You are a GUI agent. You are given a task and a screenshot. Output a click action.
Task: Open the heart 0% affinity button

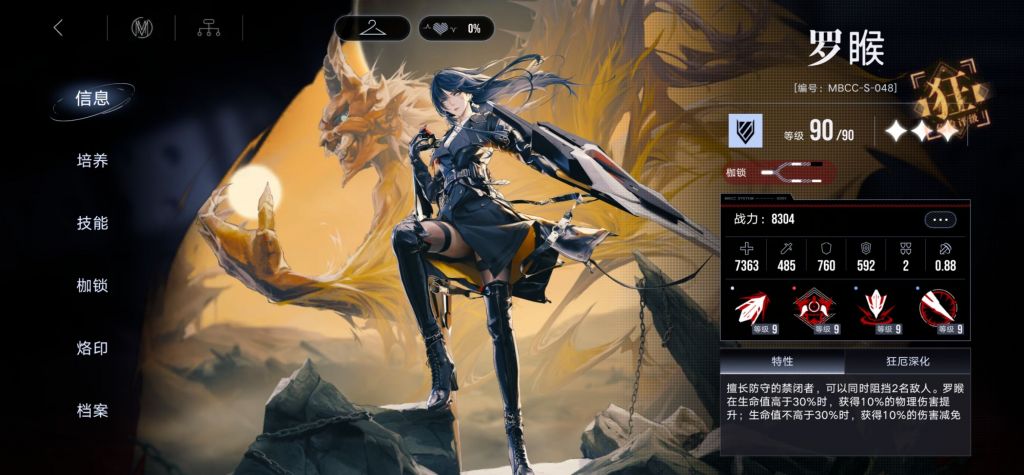click(454, 28)
